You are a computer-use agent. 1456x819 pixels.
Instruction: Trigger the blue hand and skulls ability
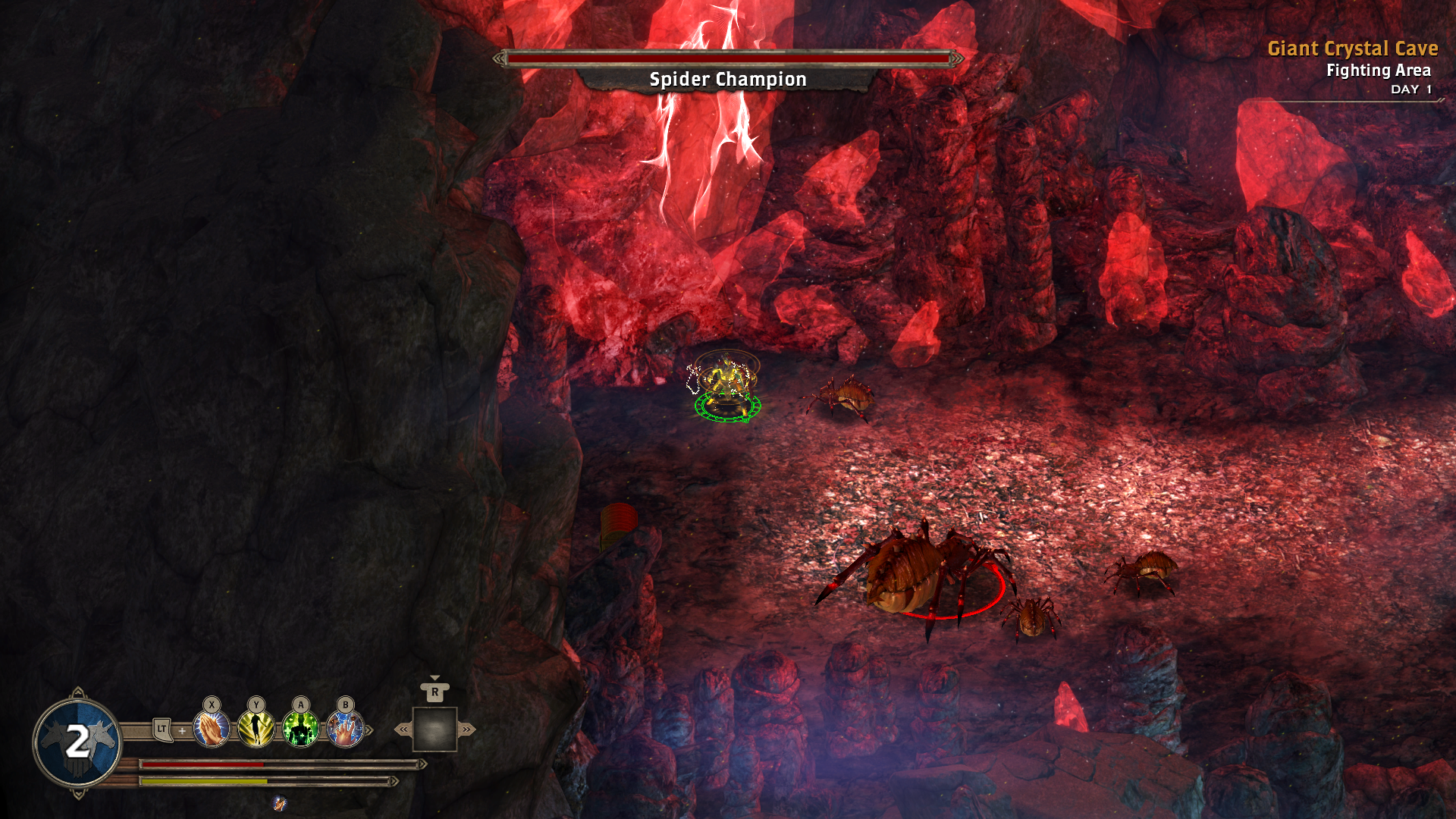click(345, 730)
